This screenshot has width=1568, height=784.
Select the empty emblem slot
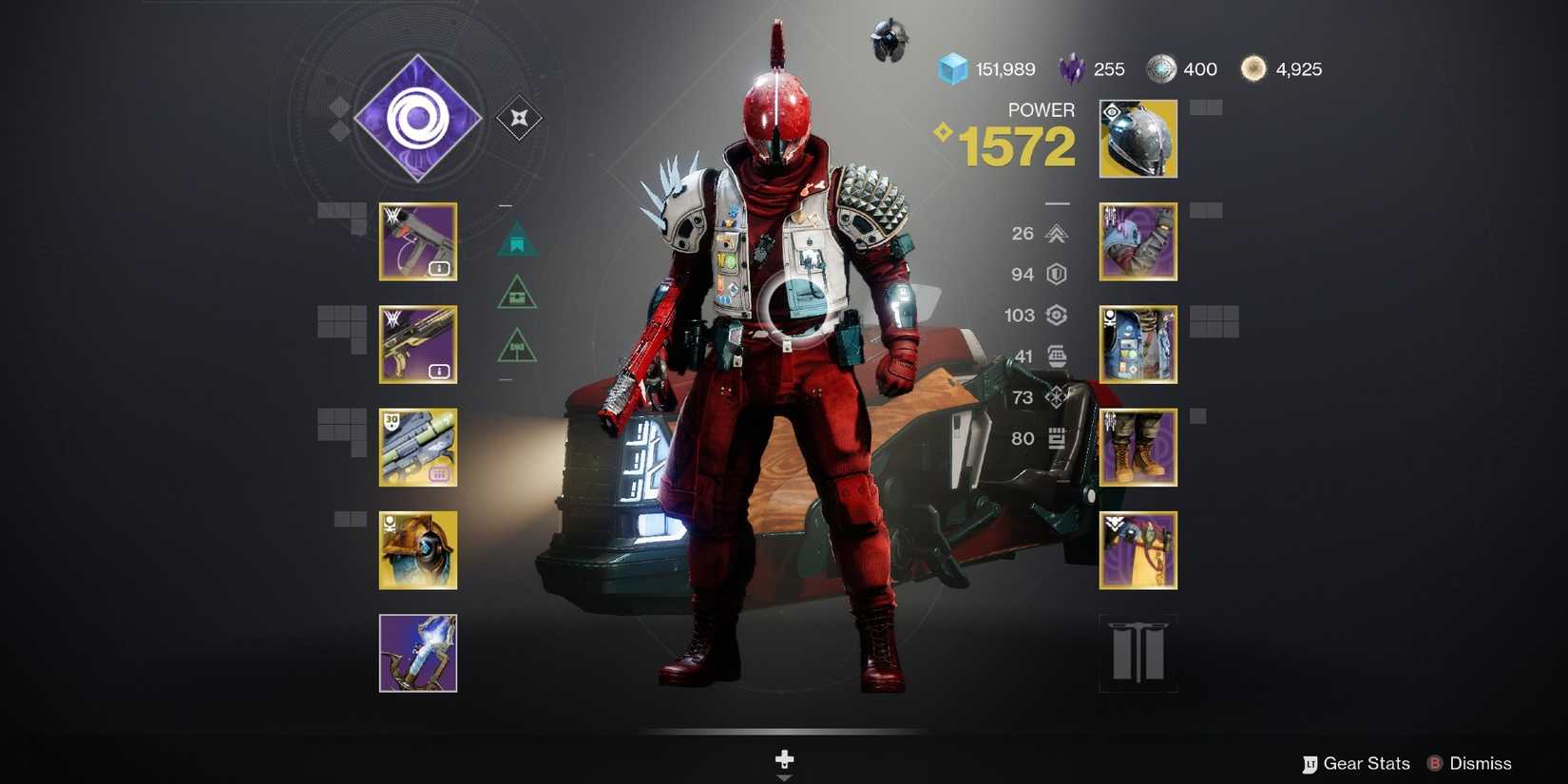click(1138, 654)
